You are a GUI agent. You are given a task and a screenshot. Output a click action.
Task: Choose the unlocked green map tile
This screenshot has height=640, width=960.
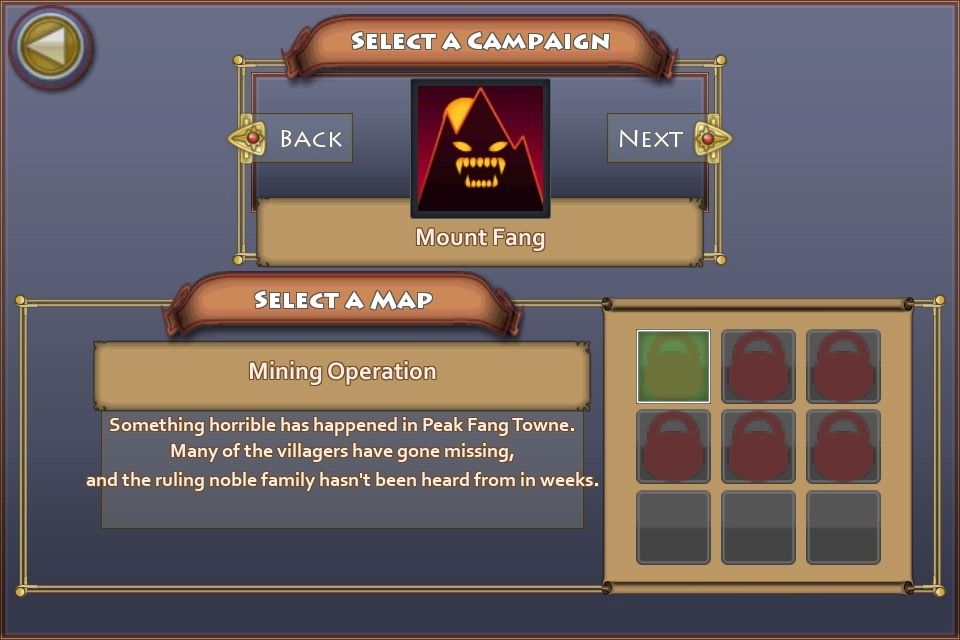pyautogui.click(x=673, y=366)
